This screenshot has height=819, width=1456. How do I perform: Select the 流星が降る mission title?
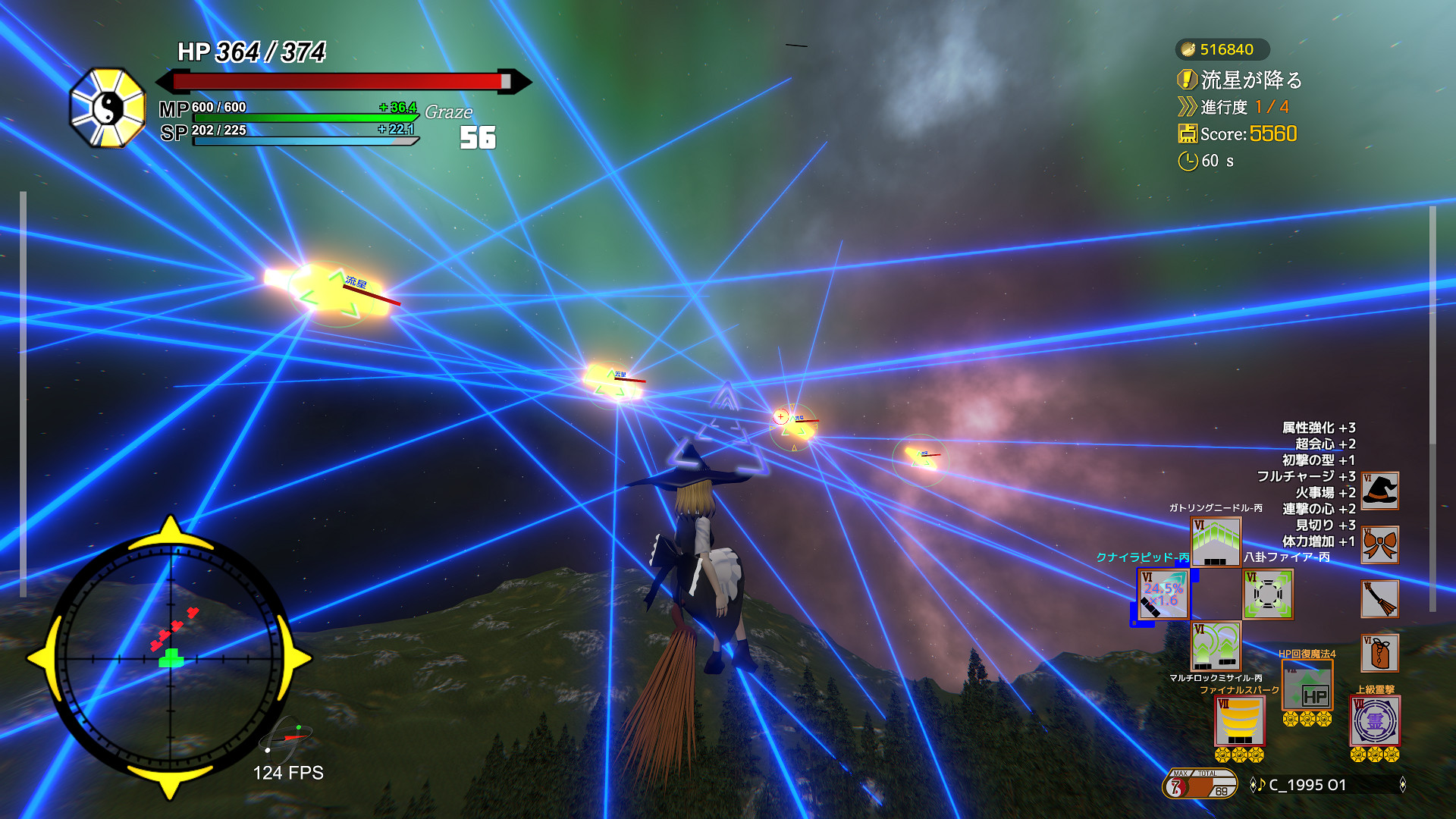pyautogui.click(x=1251, y=78)
